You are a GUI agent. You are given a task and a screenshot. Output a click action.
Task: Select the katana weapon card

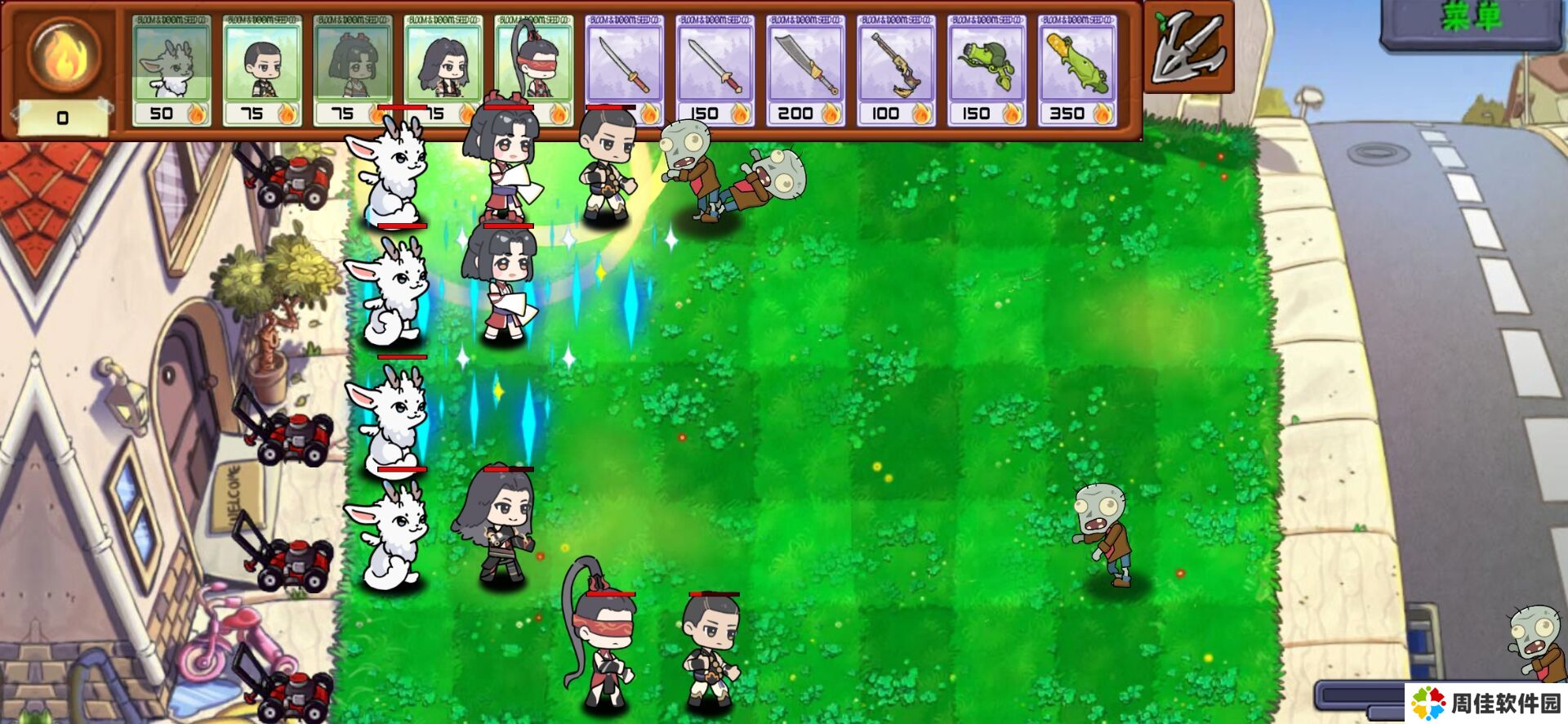click(x=625, y=71)
